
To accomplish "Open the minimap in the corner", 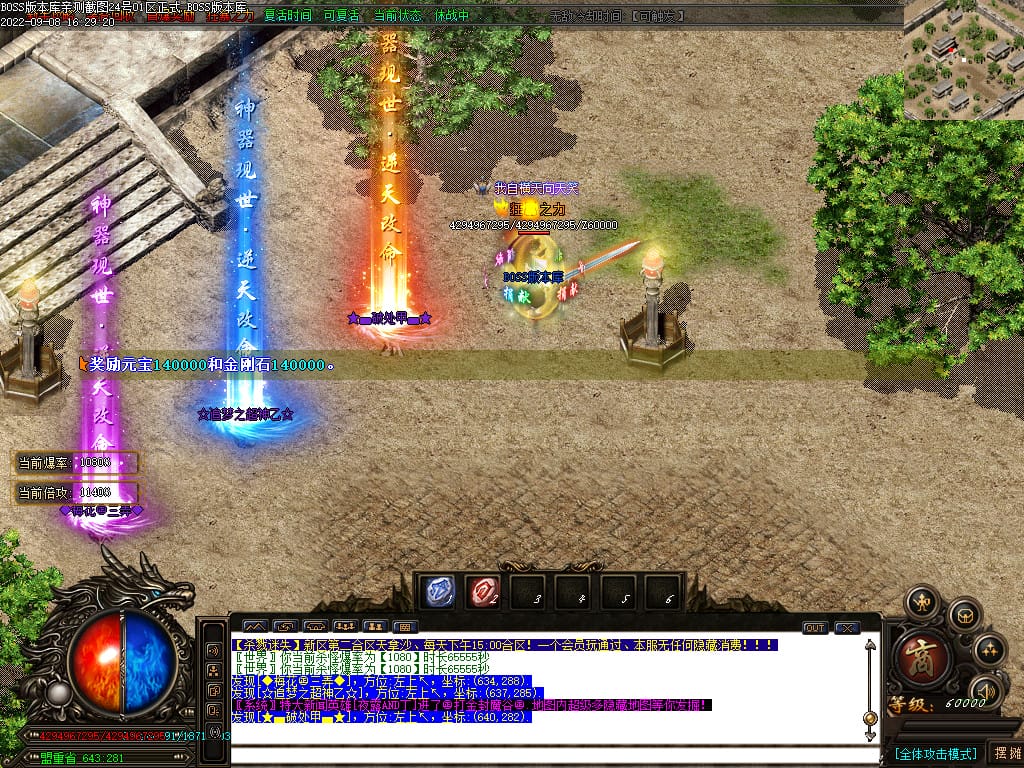I will click(963, 60).
